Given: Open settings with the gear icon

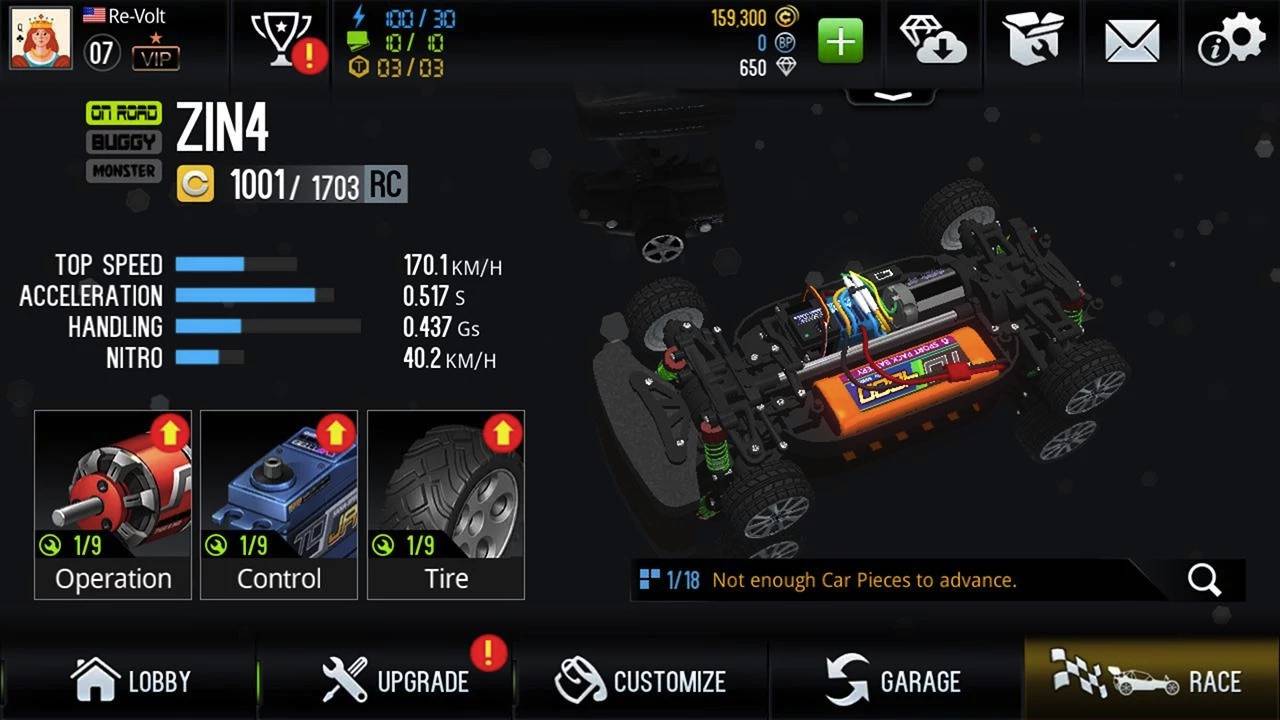Looking at the screenshot, I should click(1232, 41).
